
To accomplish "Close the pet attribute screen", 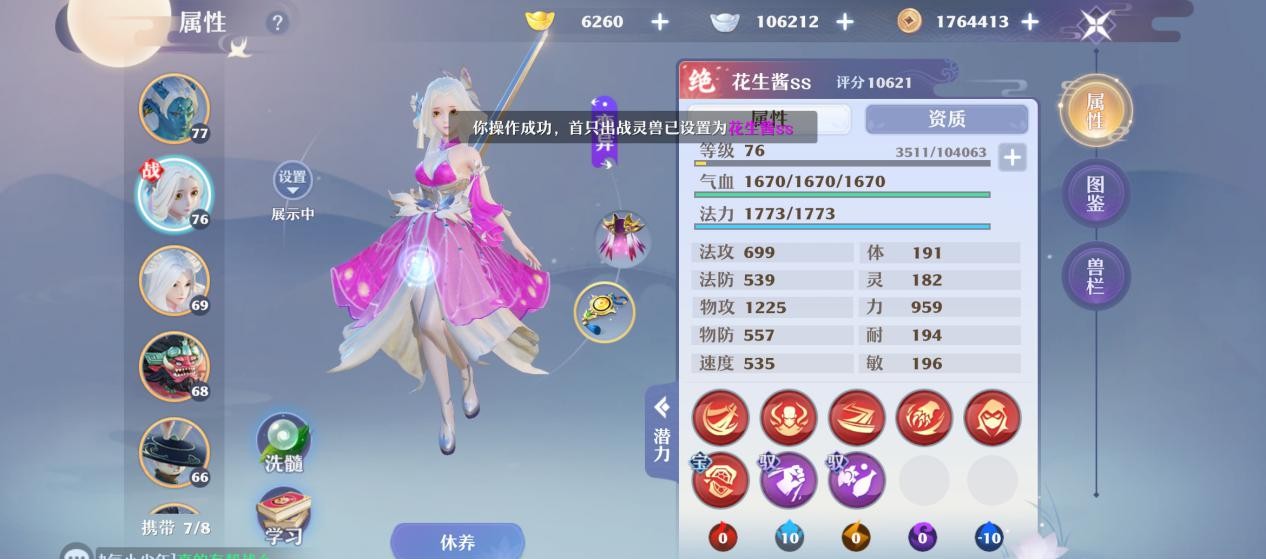I will [x=1097, y=24].
